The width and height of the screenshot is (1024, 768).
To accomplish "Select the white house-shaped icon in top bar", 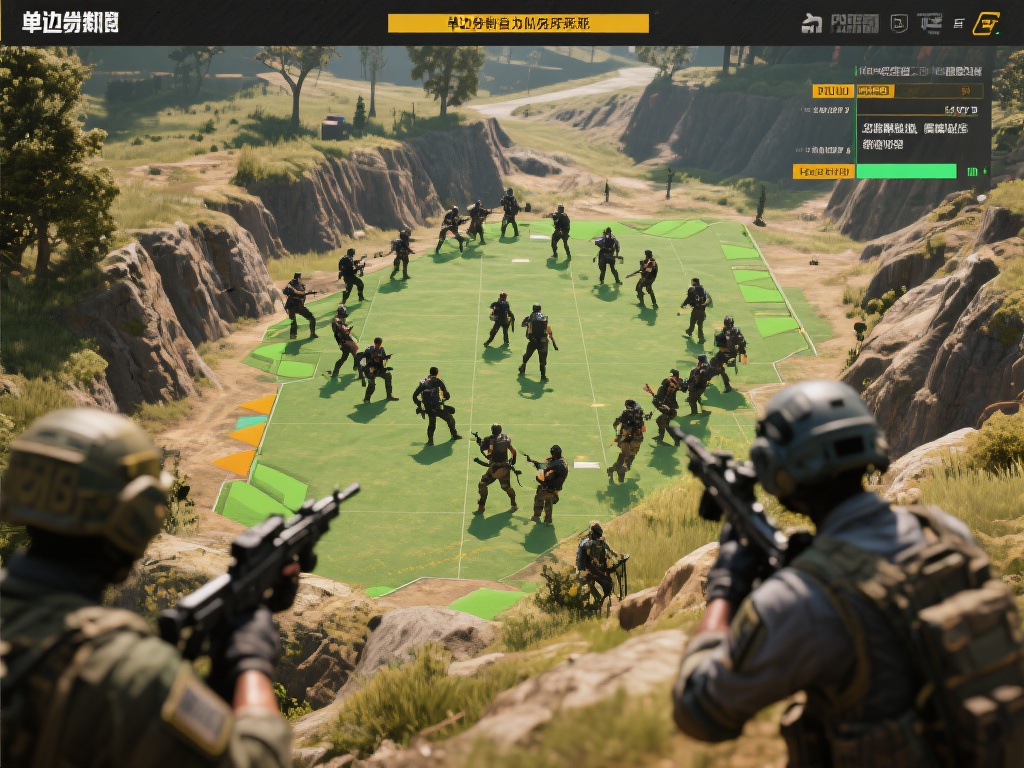I will click(811, 23).
